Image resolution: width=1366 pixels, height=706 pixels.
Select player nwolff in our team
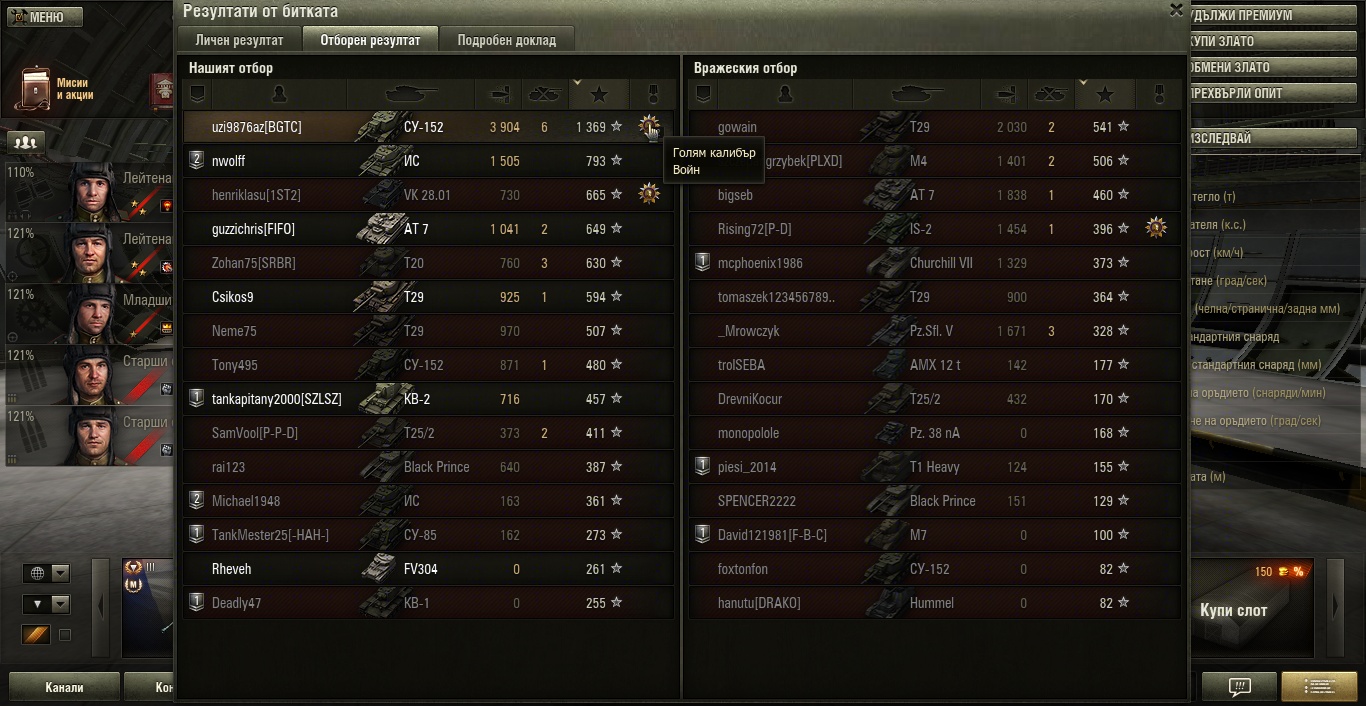point(228,161)
